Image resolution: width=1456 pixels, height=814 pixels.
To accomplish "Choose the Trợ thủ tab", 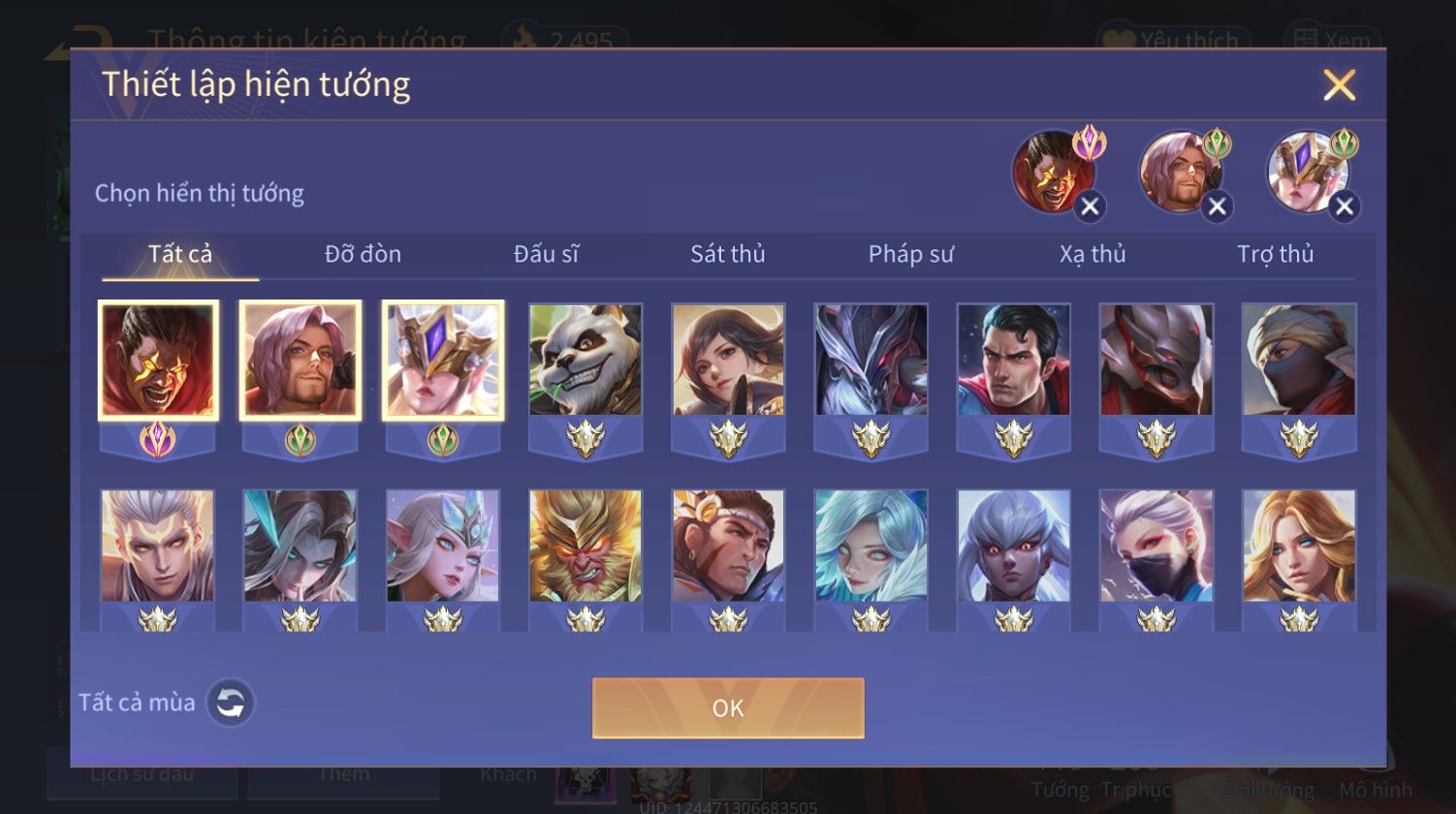I will [1275, 254].
